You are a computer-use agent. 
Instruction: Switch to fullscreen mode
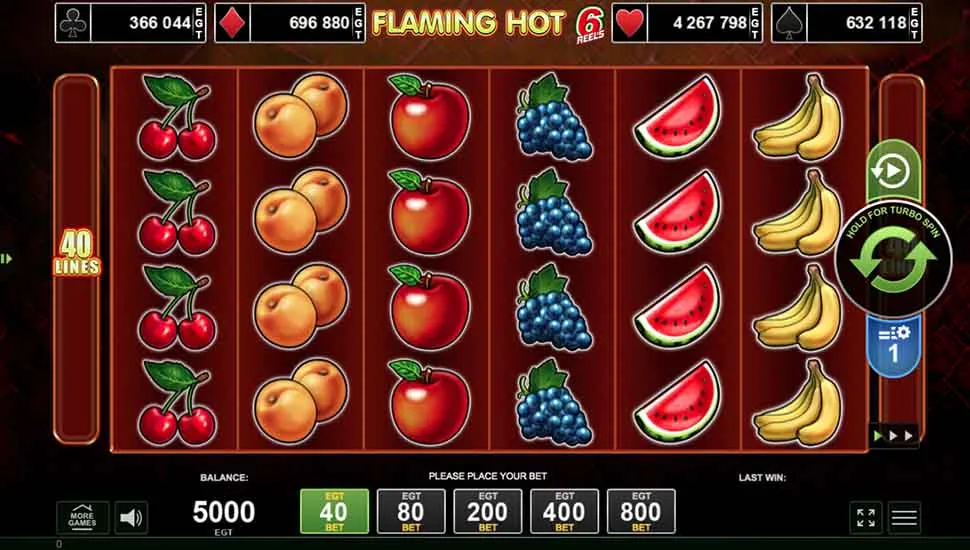click(x=866, y=517)
